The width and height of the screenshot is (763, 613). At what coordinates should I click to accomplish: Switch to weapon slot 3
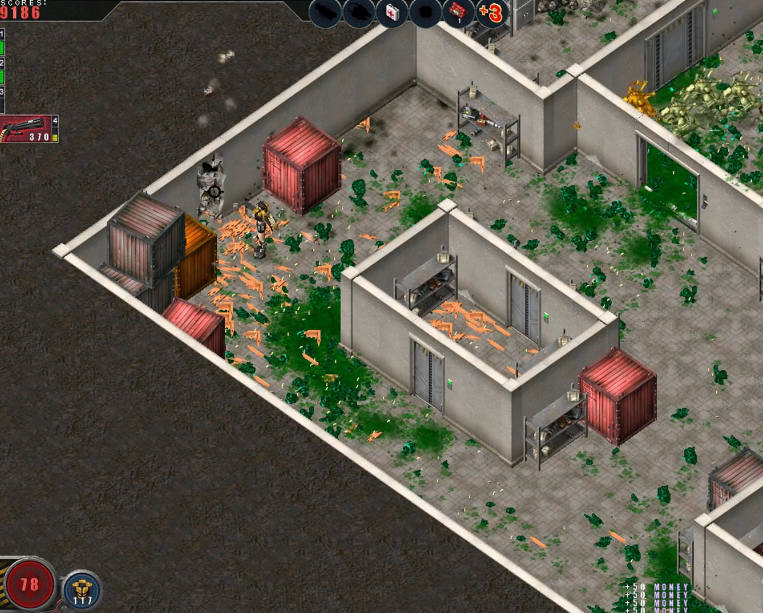pos(2,102)
